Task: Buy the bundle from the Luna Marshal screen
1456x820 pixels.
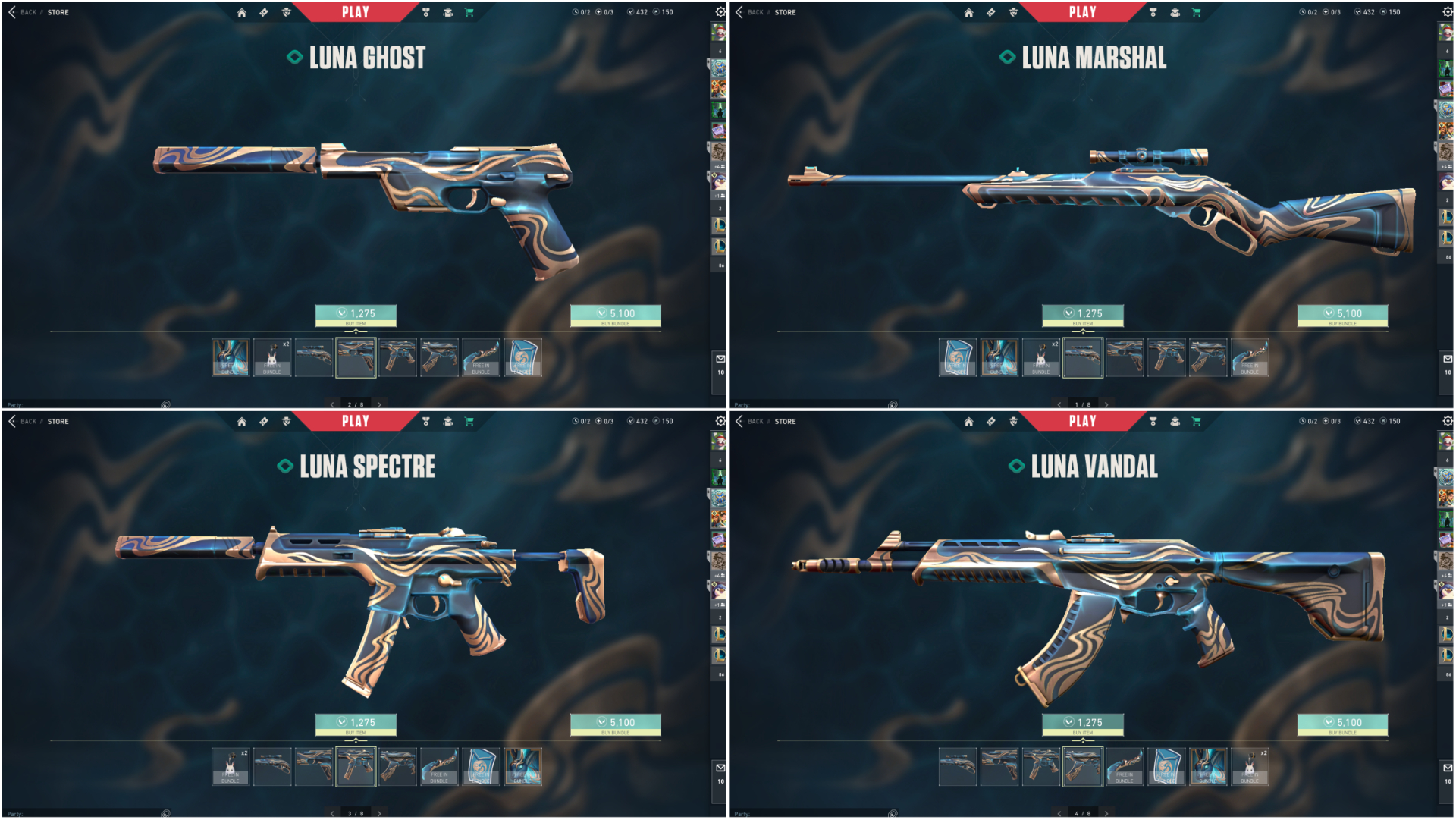Action: [1342, 315]
